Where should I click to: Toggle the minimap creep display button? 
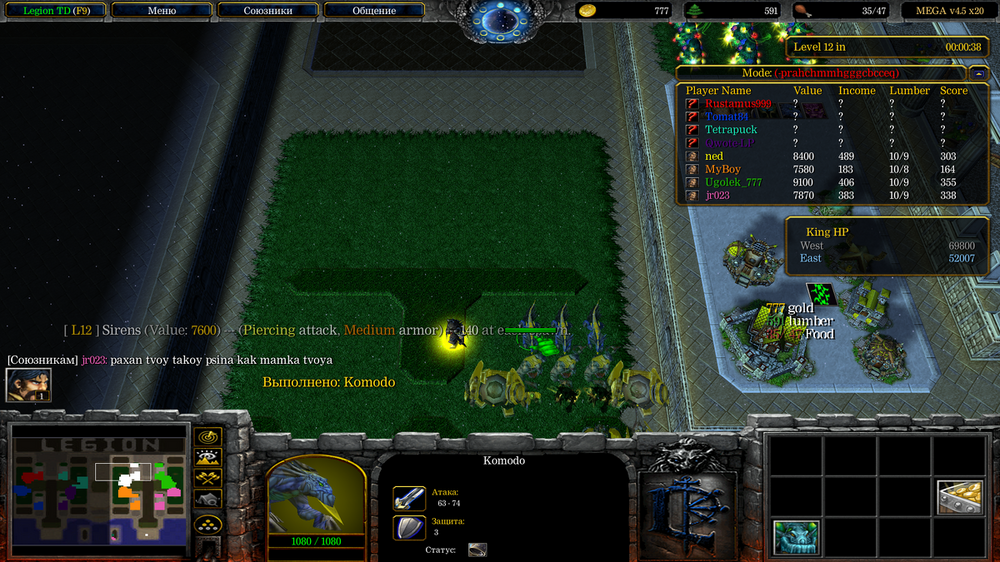(208, 498)
